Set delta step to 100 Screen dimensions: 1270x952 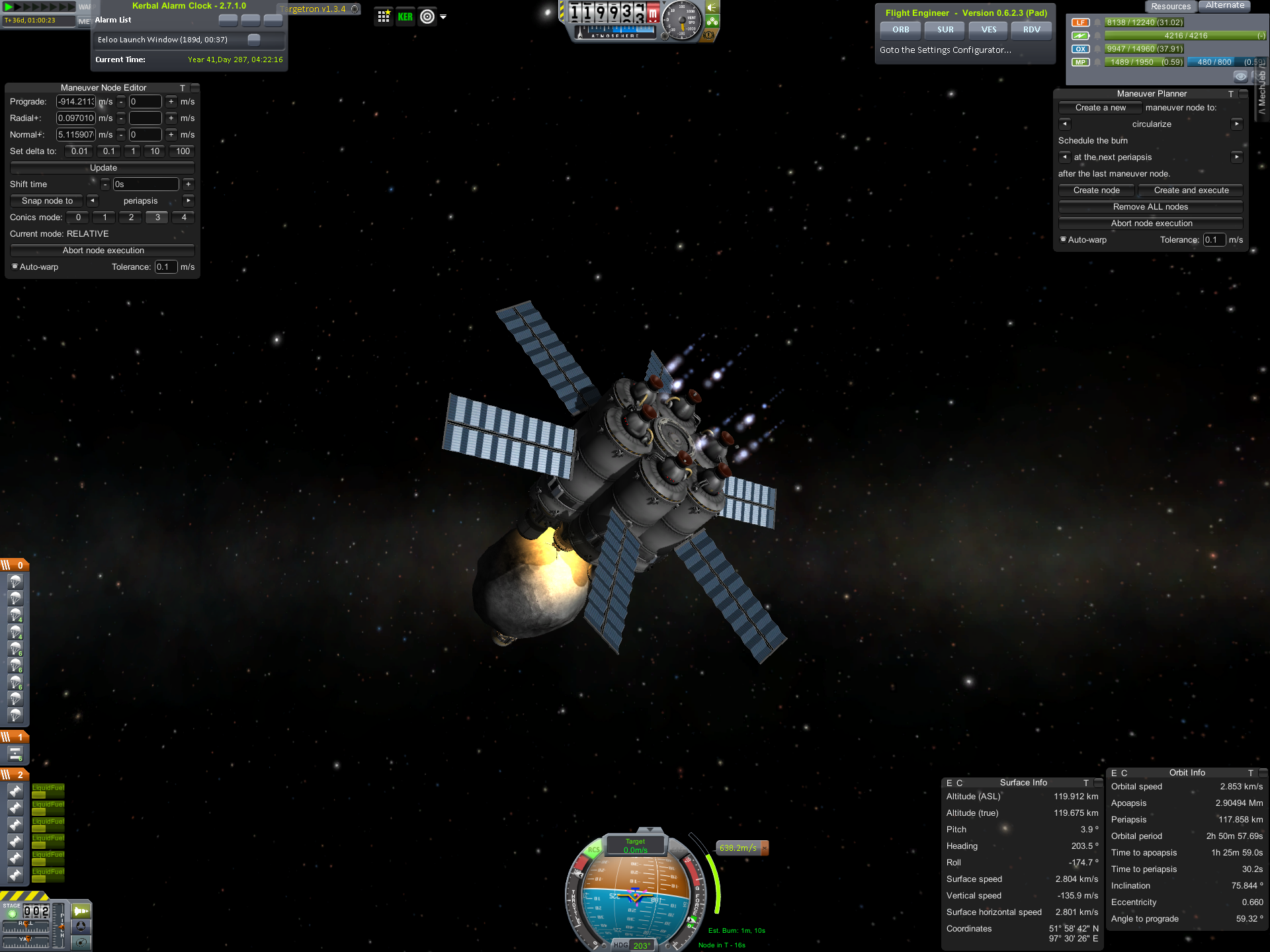pyautogui.click(x=183, y=151)
